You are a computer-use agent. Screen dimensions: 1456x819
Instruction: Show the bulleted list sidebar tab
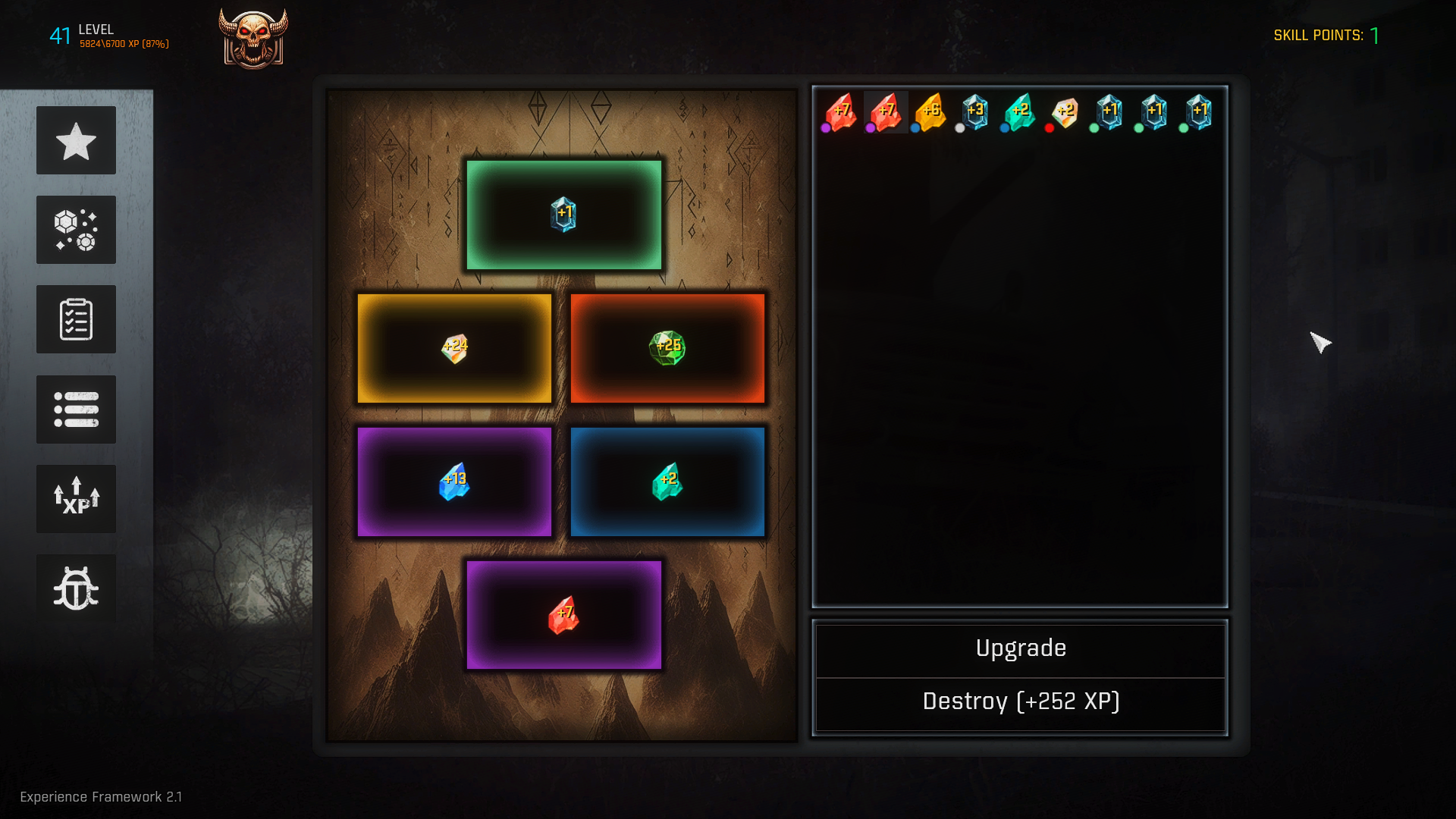[x=76, y=409]
